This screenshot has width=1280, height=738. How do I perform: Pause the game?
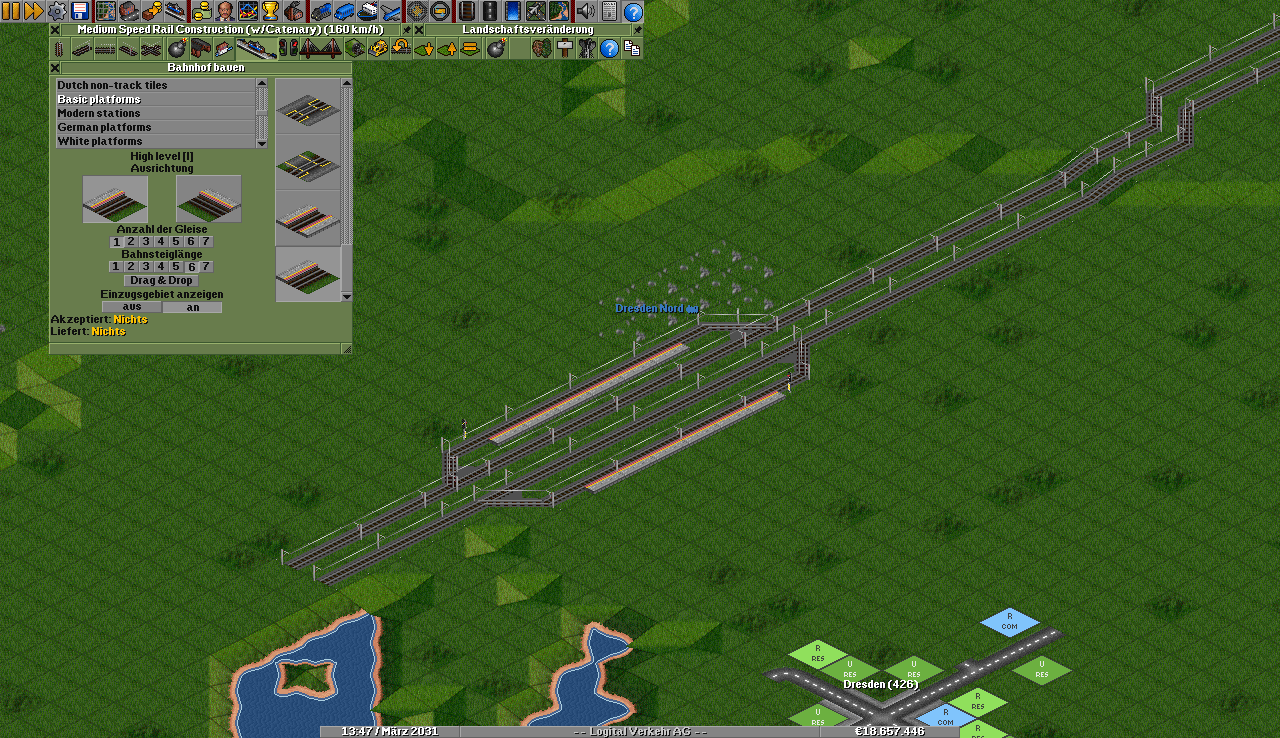point(10,11)
